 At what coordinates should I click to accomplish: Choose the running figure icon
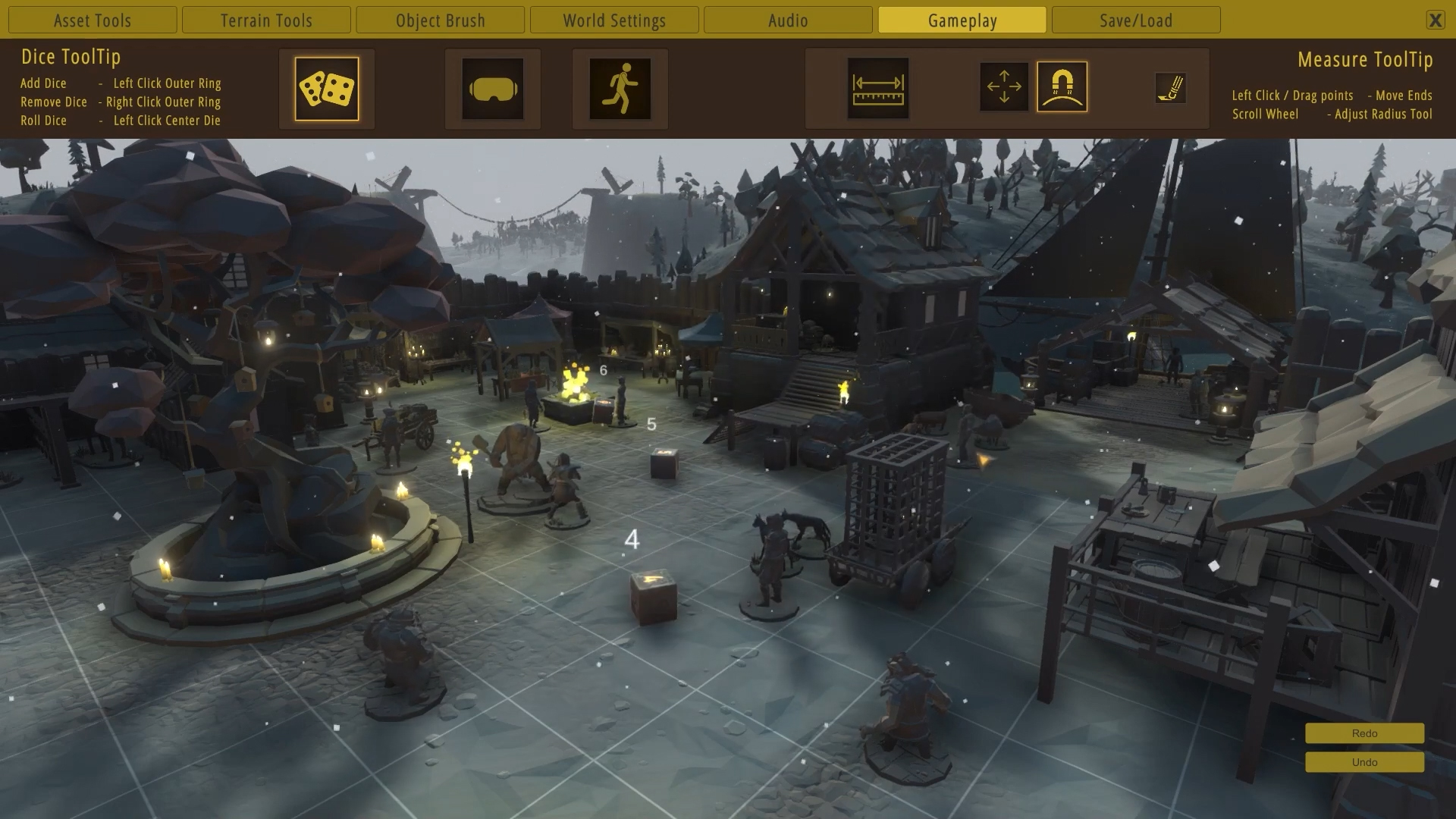pos(620,89)
